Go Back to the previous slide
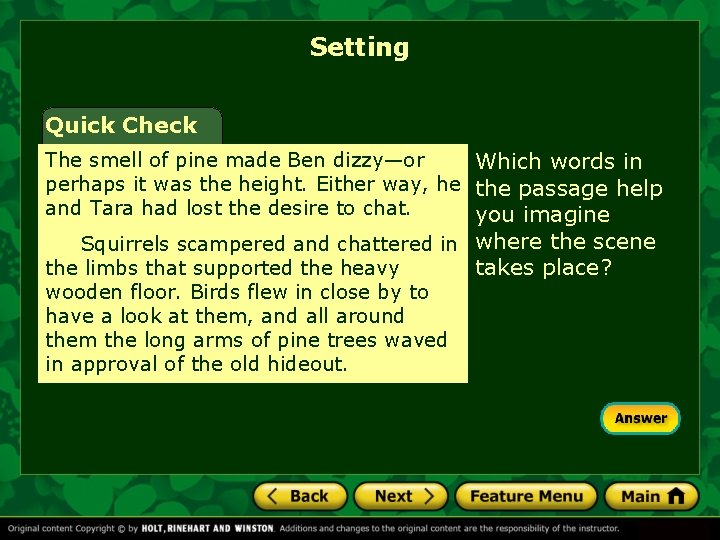Screen dimensions: 720x540 pyautogui.click(x=299, y=496)
